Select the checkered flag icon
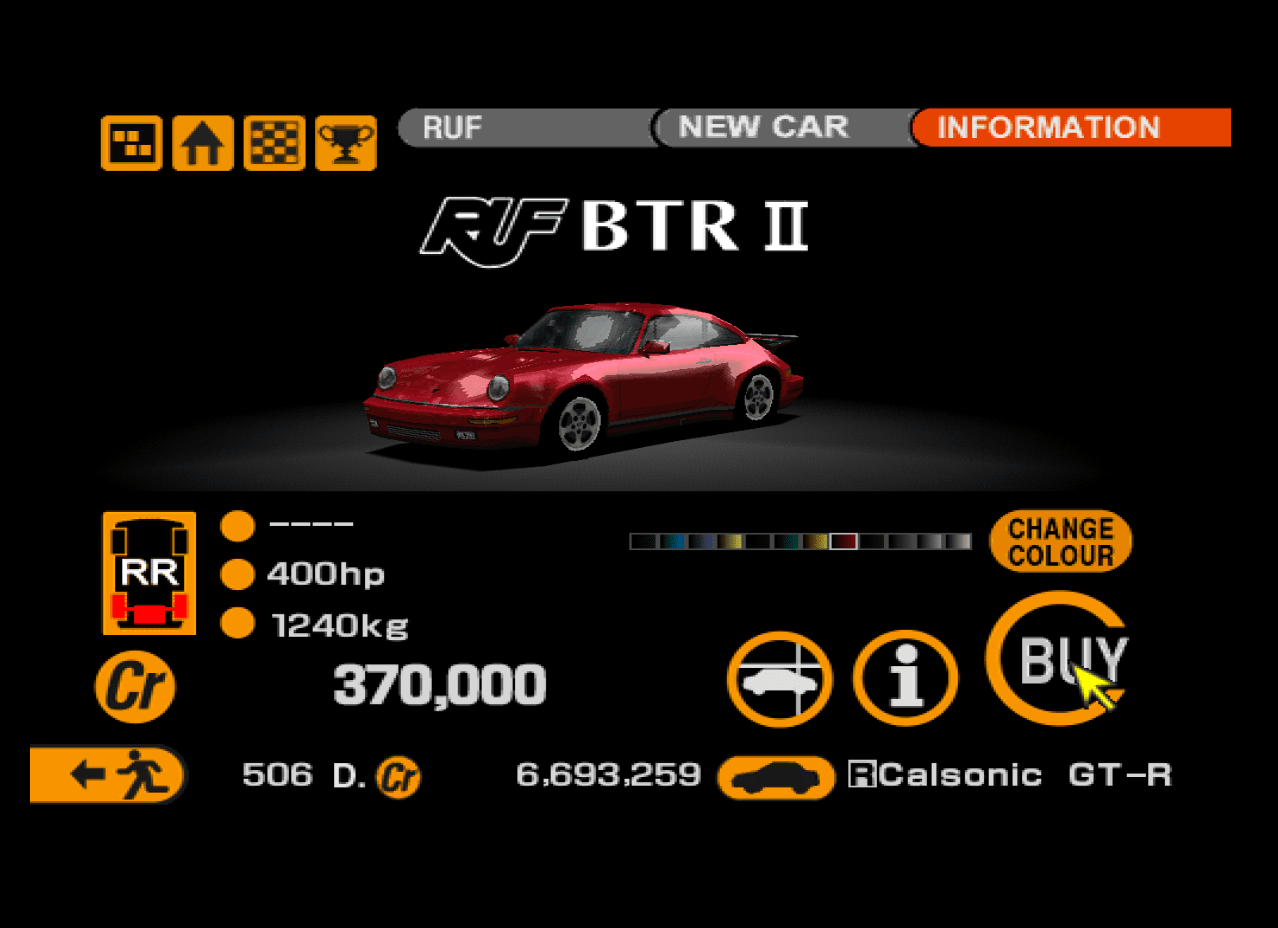The width and height of the screenshot is (1278, 928). tap(275, 143)
